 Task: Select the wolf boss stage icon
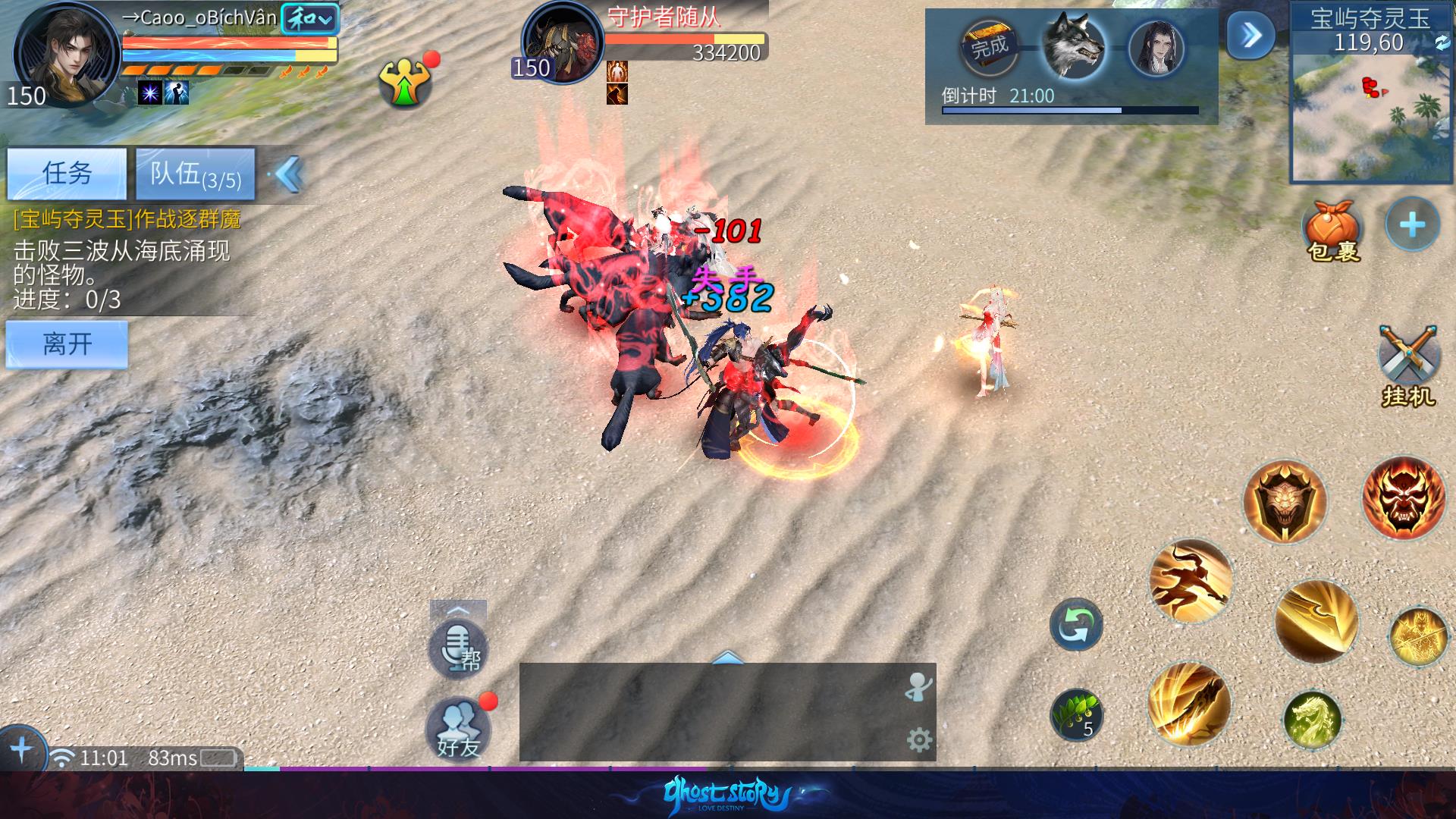pos(1072,45)
